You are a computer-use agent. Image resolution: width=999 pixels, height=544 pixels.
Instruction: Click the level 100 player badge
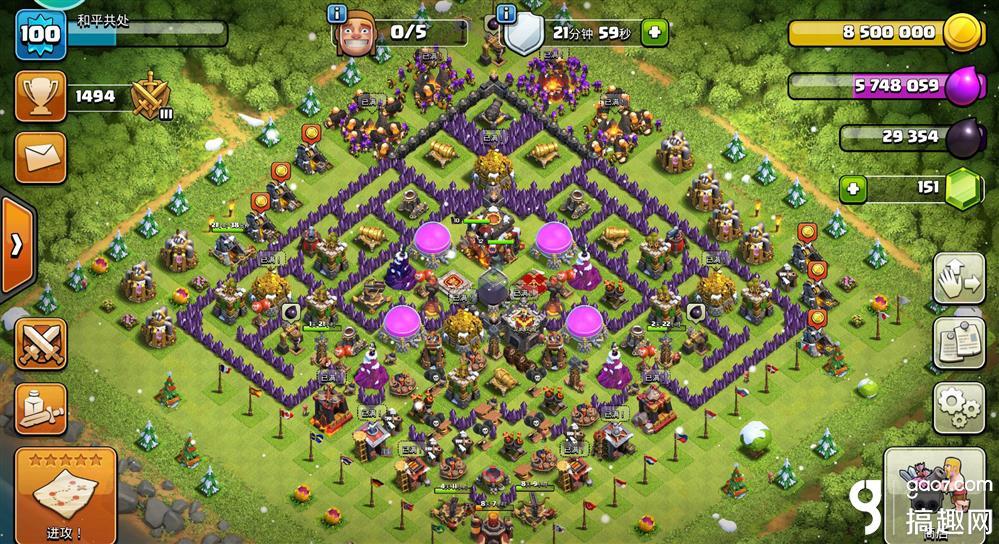click(x=40, y=35)
